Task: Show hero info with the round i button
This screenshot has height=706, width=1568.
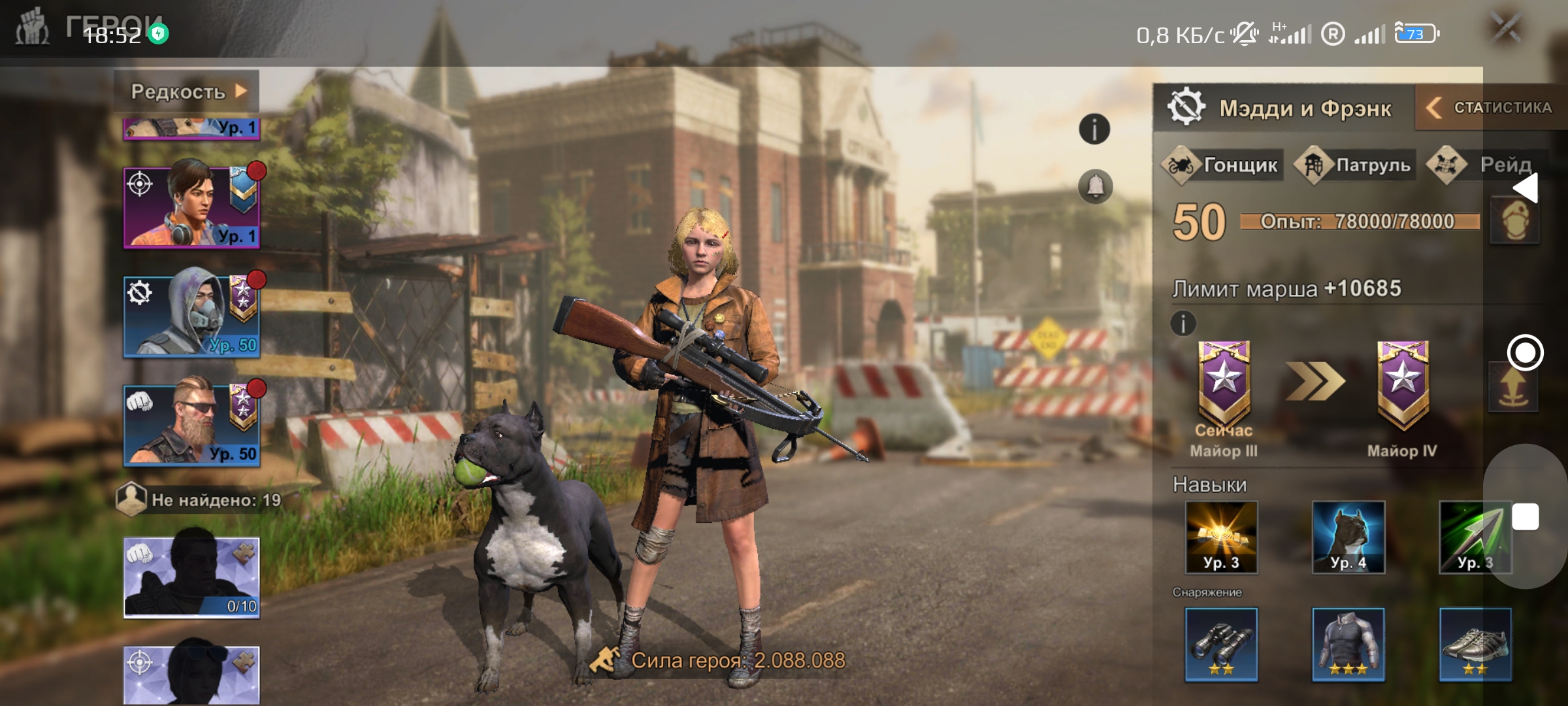Action: (1094, 129)
